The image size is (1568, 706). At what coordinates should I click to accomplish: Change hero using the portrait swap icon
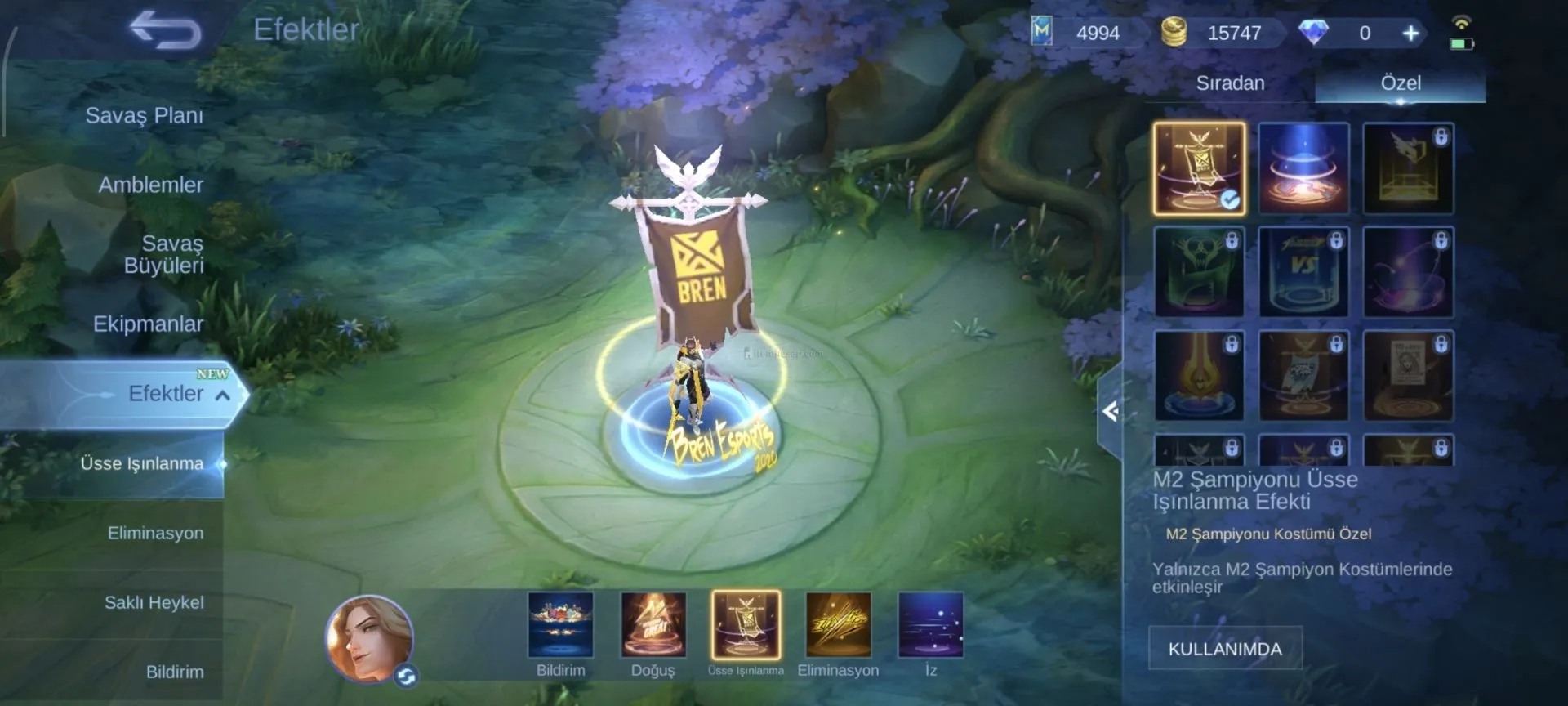click(x=406, y=676)
